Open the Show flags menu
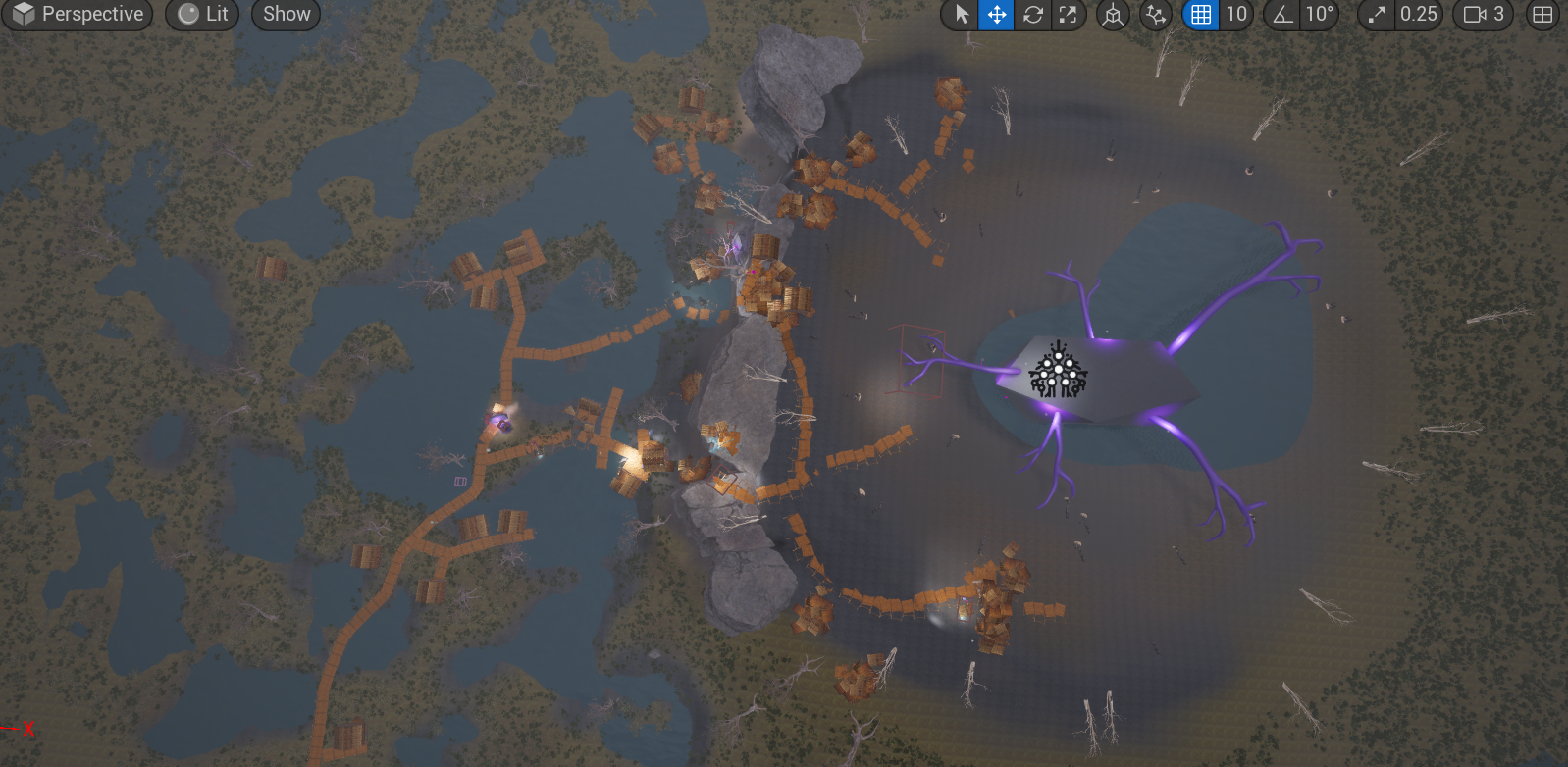 (286, 15)
